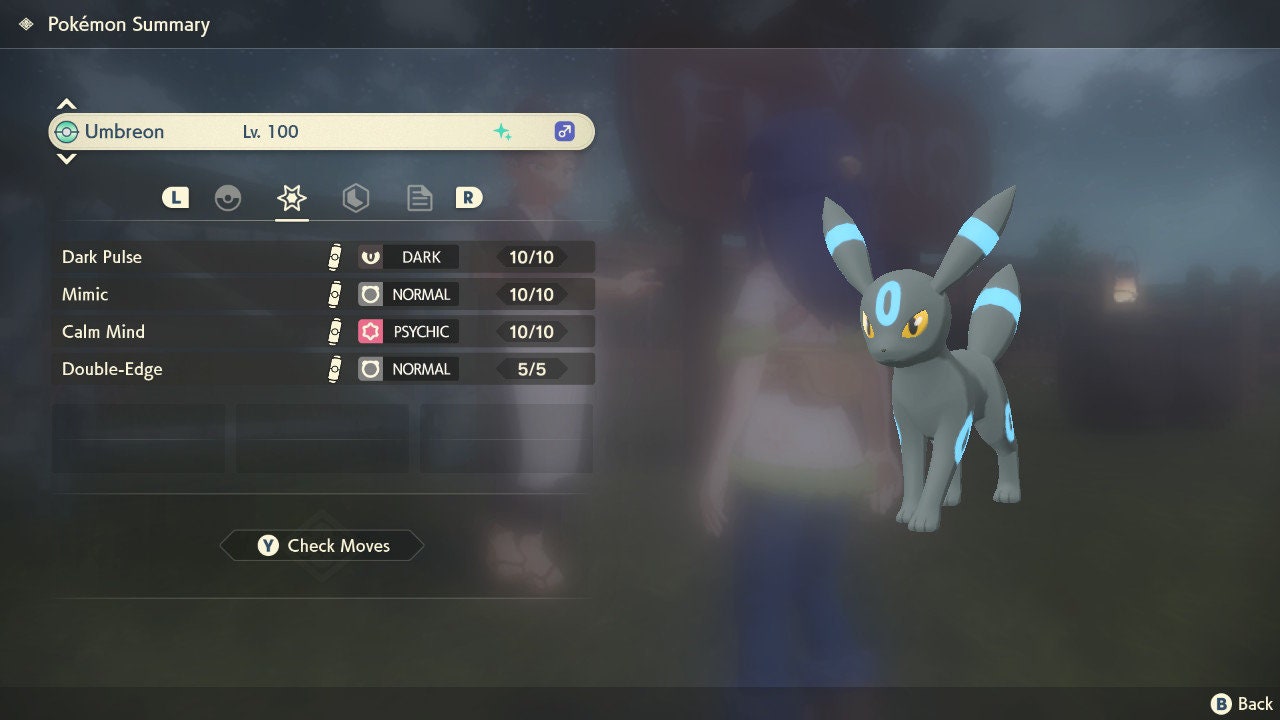Image resolution: width=1280 pixels, height=720 pixels.
Task: Select the Umbreon name bar
Action: 322,132
